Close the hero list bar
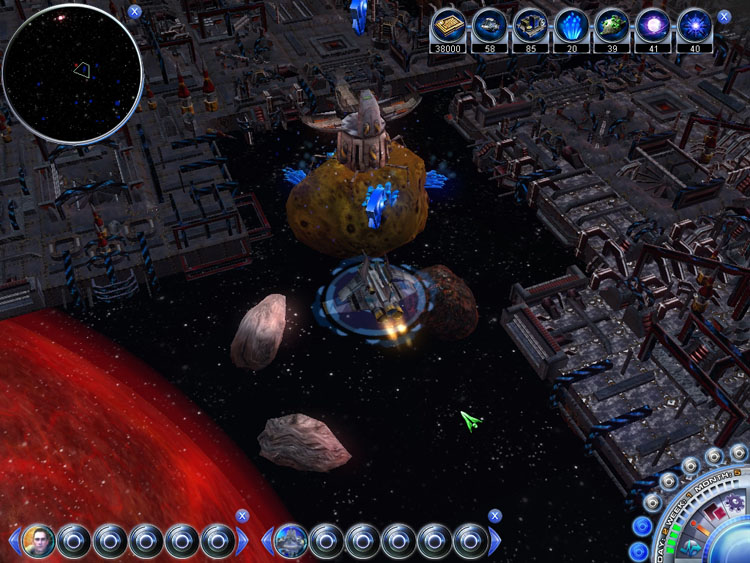The width and height of the screenshot is (750, 563). pos(241,516)
